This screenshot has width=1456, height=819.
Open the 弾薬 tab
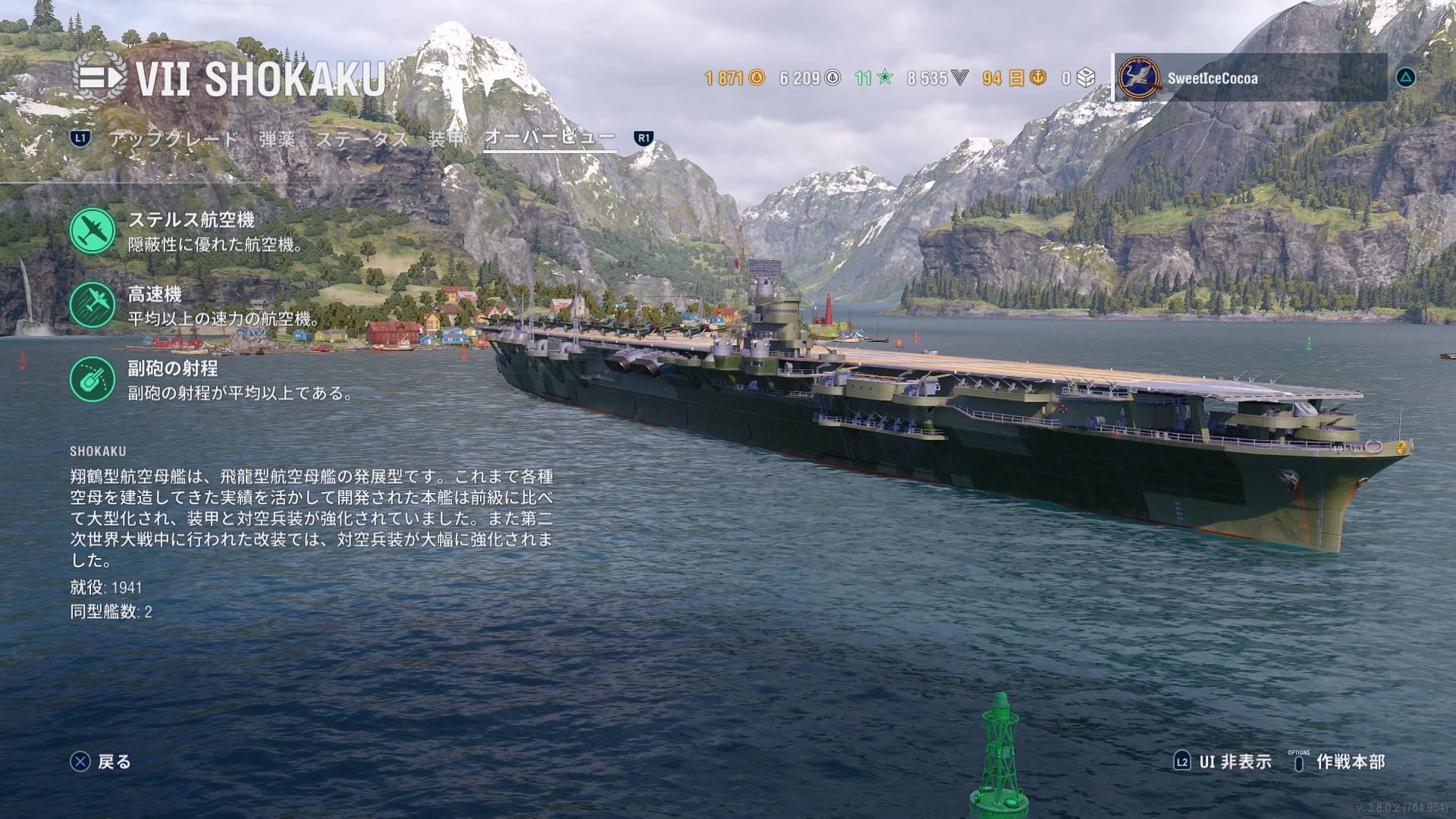[277, 139]
